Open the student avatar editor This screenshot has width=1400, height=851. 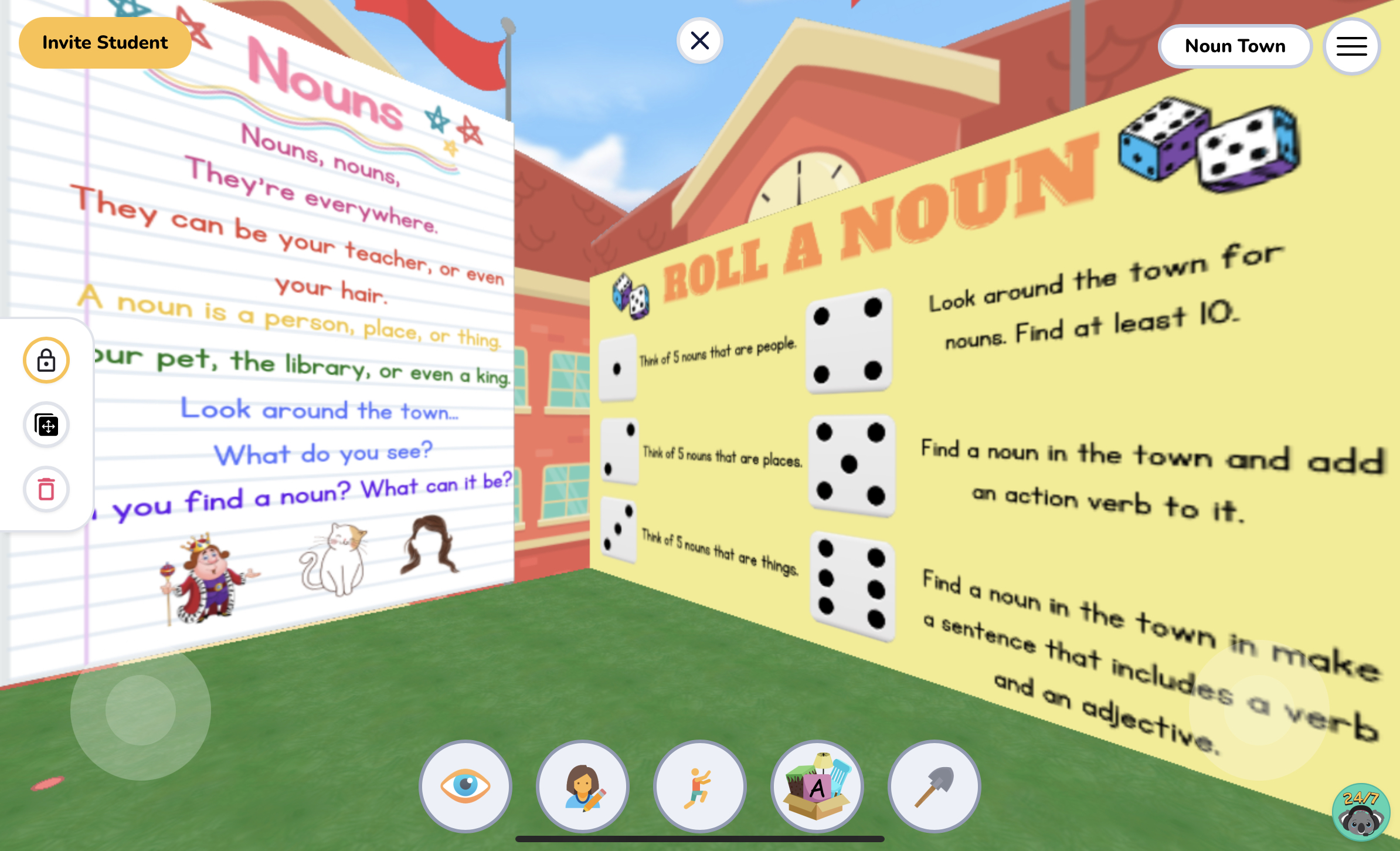click(582, 787)
